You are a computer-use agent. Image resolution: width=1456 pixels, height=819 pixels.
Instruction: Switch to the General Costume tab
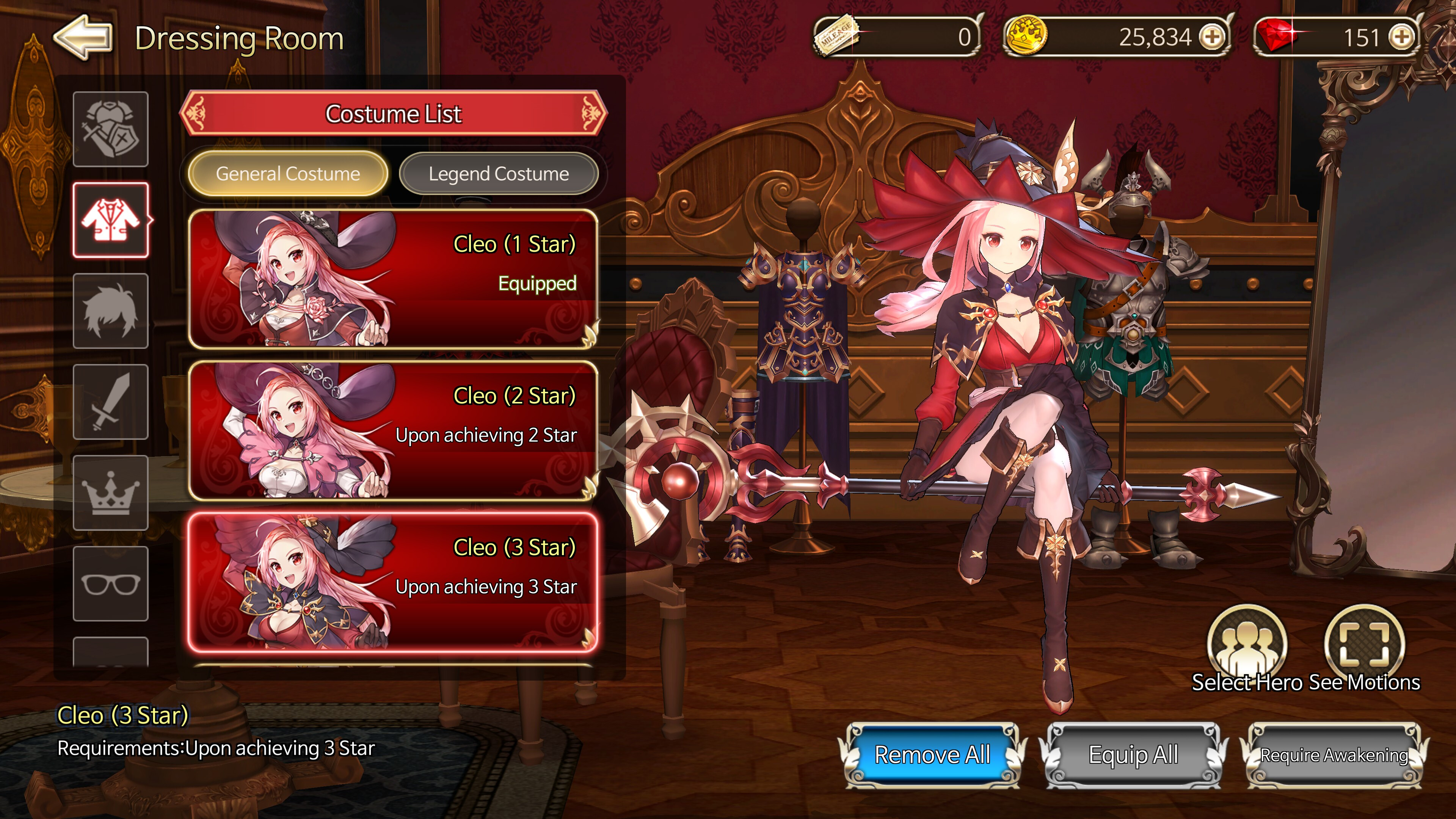click(x=288, y=174)
